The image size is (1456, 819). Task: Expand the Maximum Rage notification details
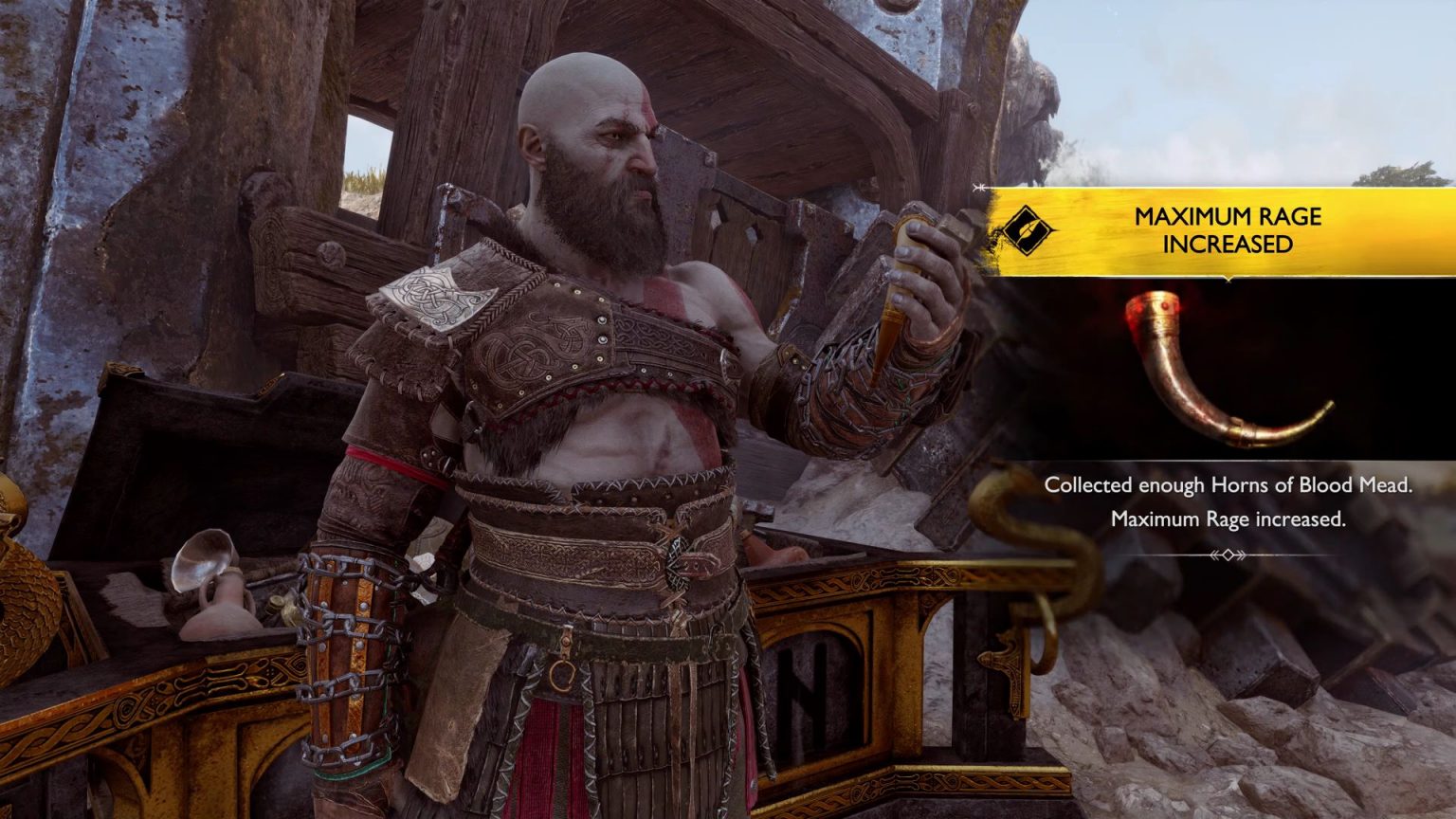point(1228,227)
